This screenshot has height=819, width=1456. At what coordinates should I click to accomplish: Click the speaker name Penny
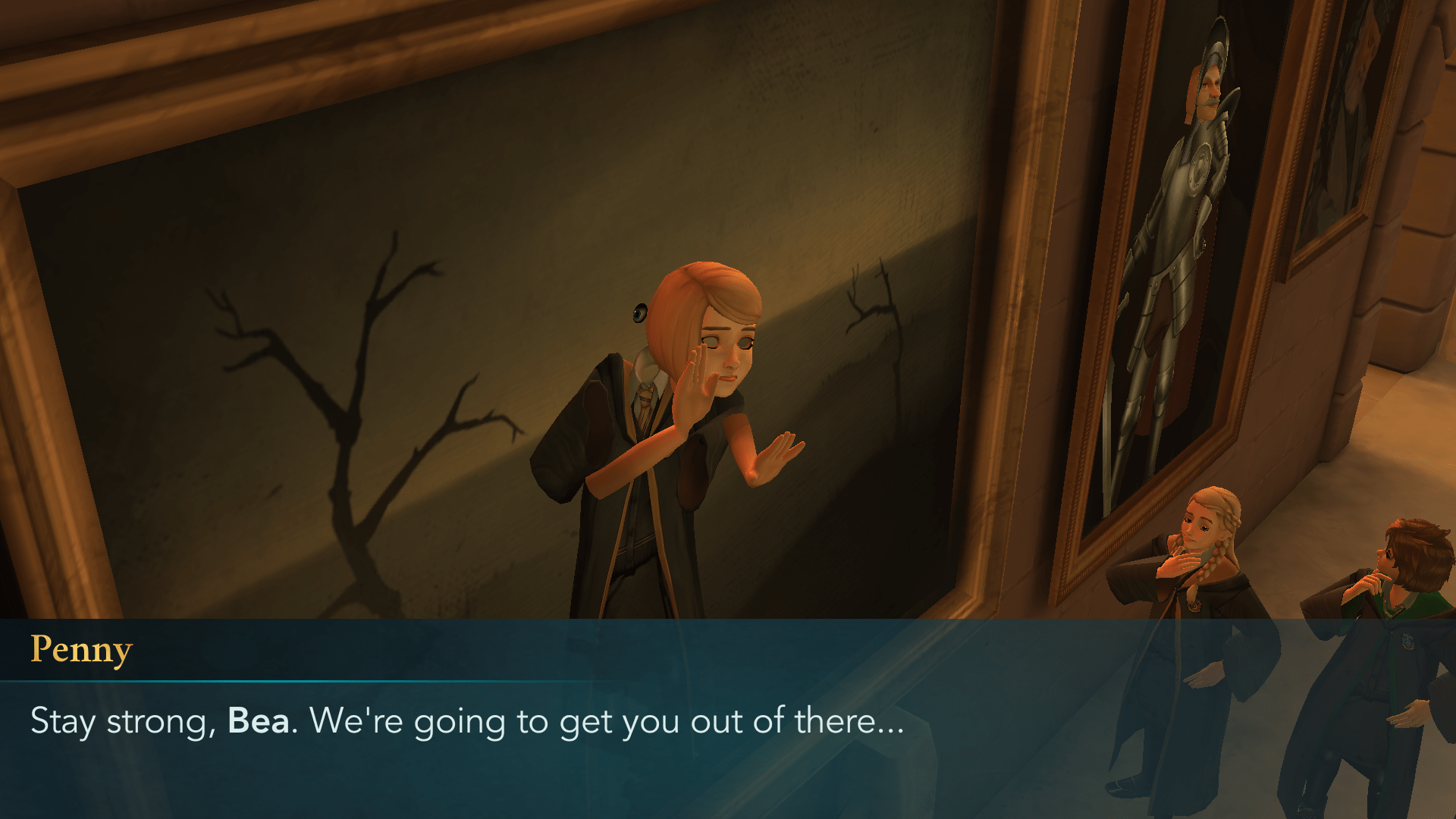tap(82, 649)
